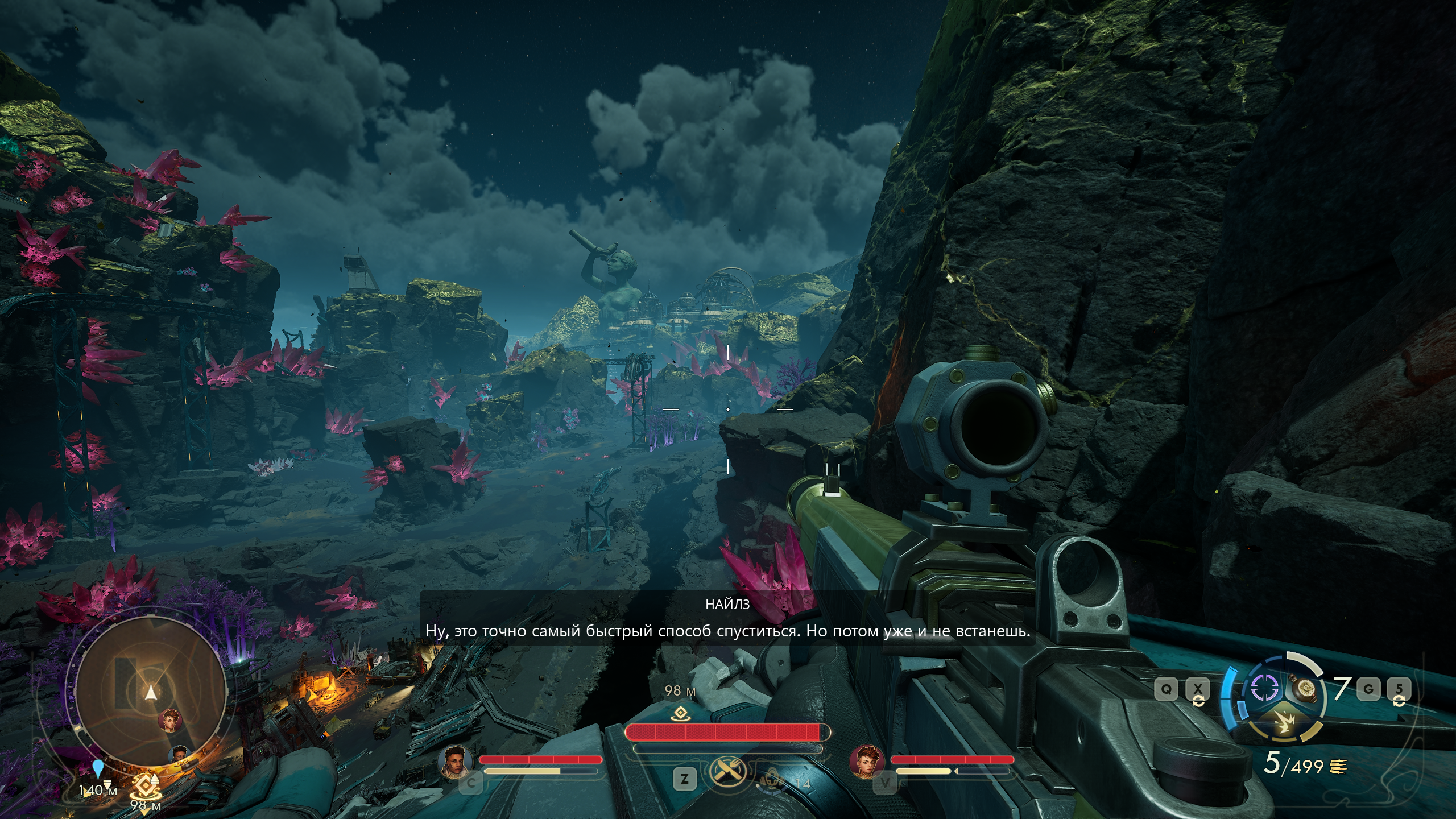This screenshot has height=819, width=1456.
Task: Click the floating quest marker above health bar
Action: pyautogui.click(x=680, y=714)
